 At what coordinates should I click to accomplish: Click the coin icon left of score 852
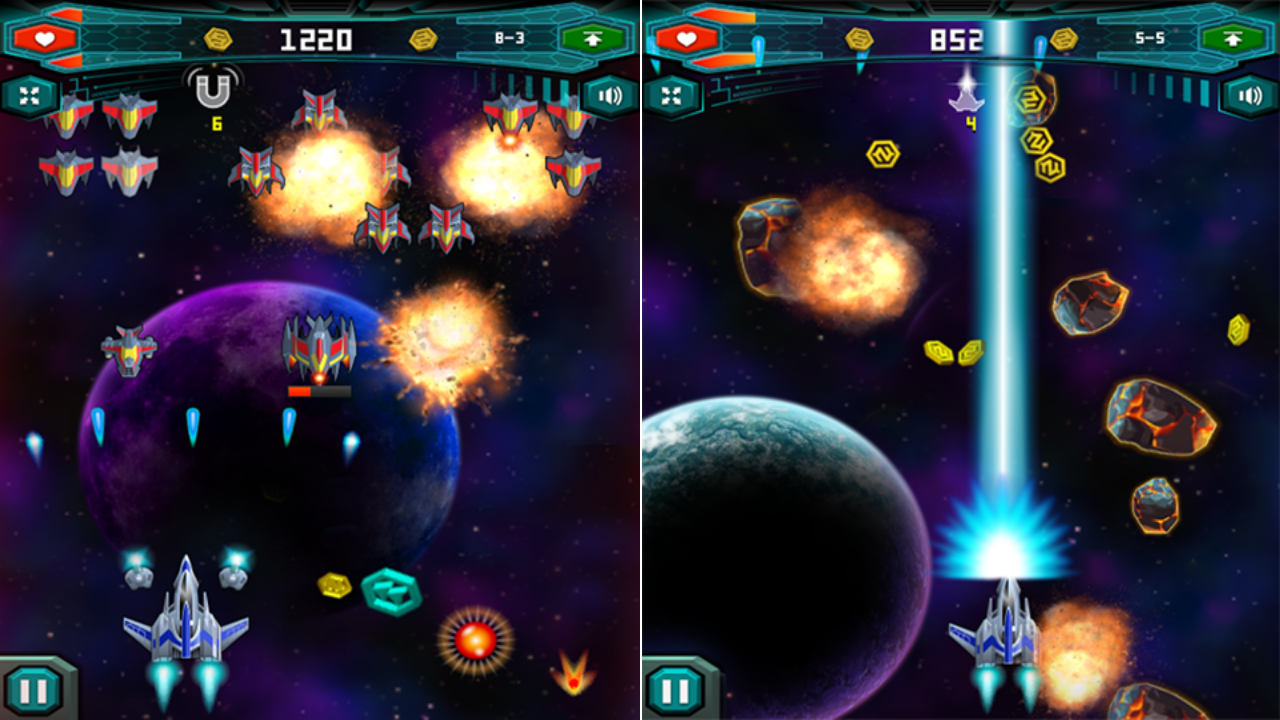coord(861,37)
